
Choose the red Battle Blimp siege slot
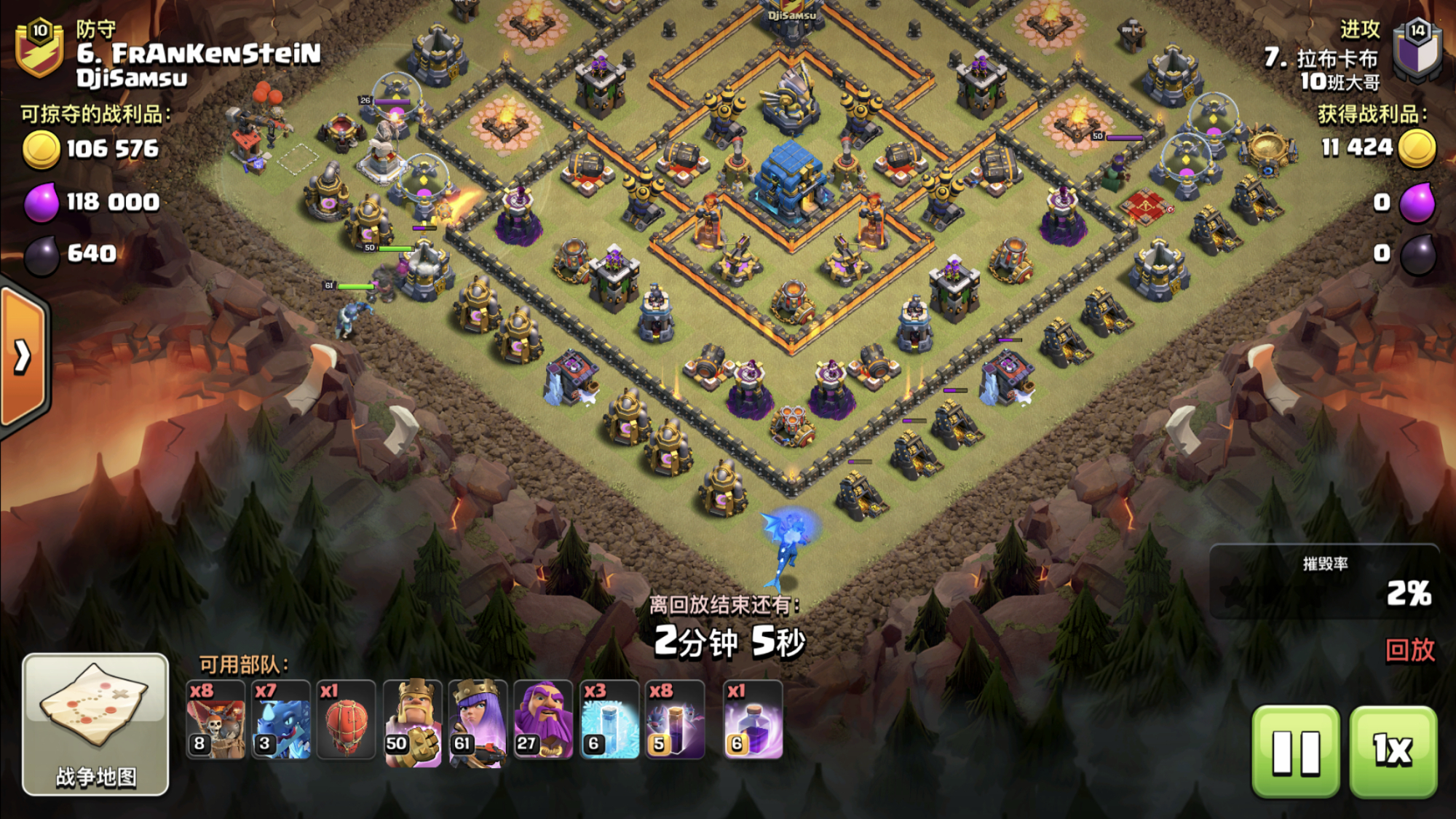(x=347, y=720)
